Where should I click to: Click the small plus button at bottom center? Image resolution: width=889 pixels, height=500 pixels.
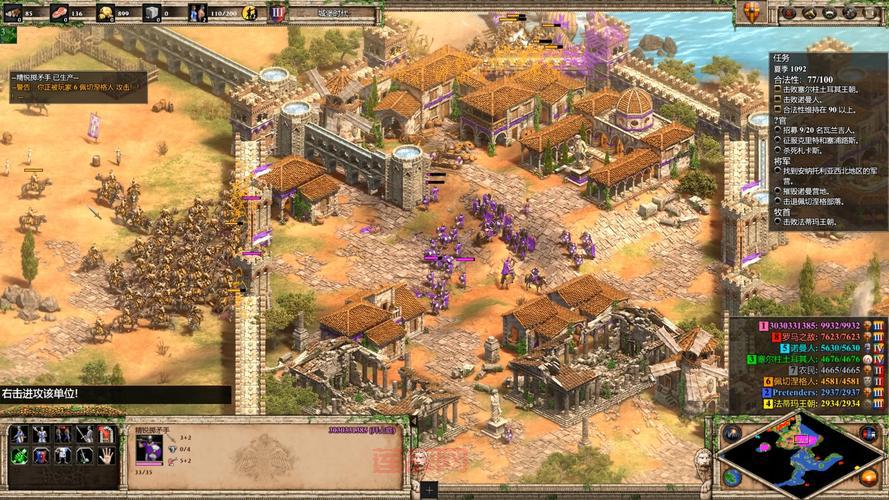tap(430, 491)
